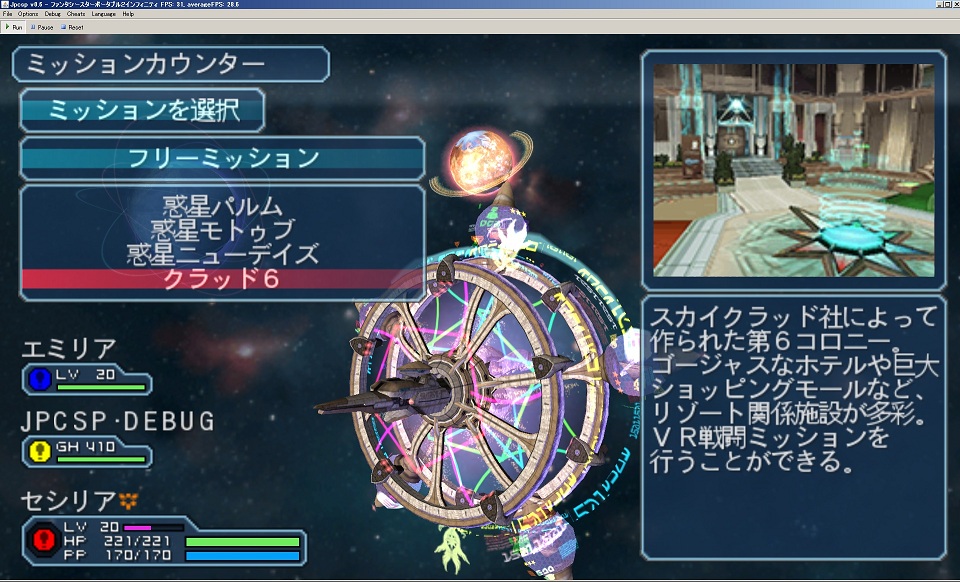The image size is (960, 582).
Task: Open the Options menu
Action: coord(28,14)
